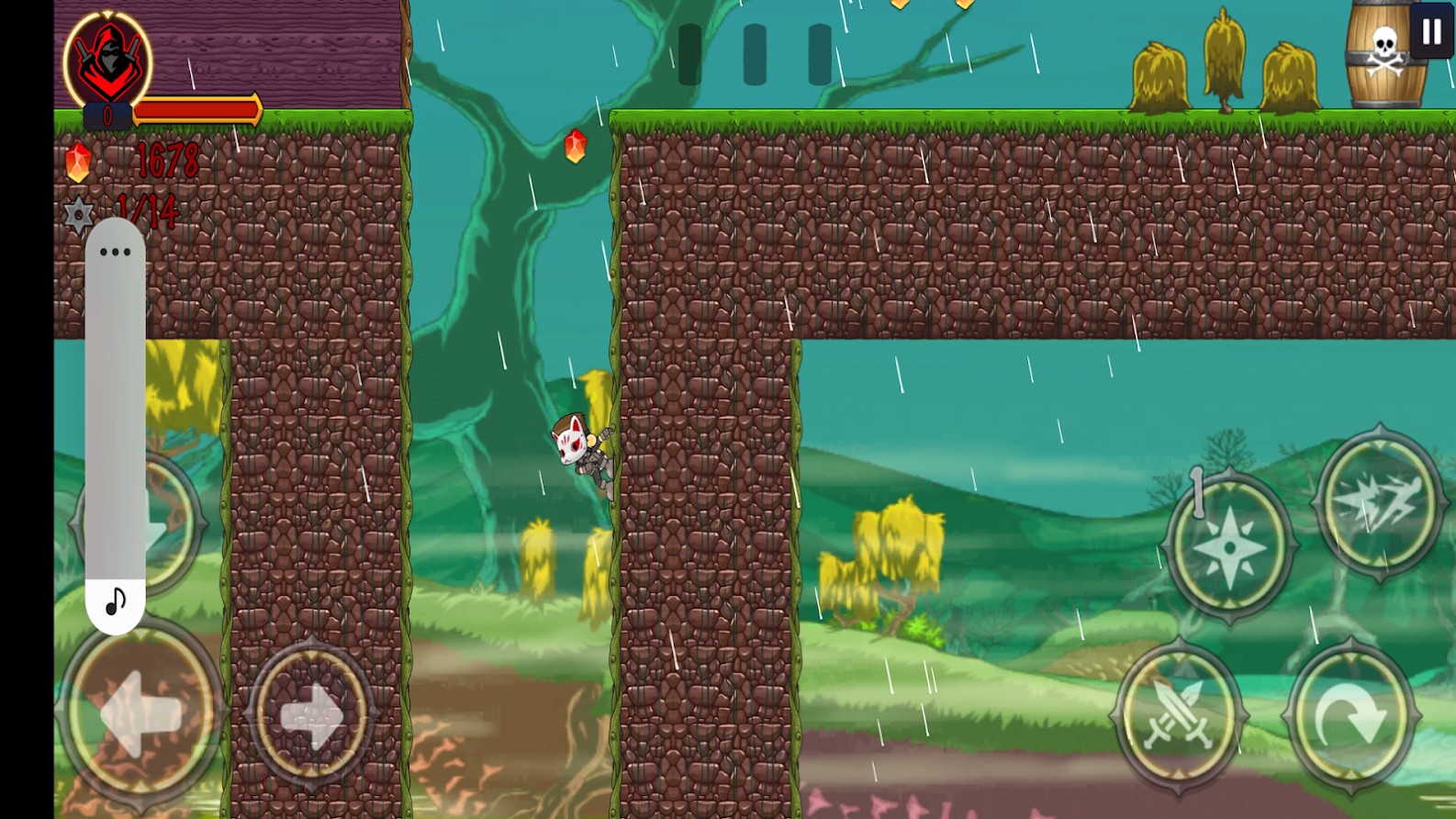Pause the game
1456x819 pixels.
[x=1431, y=32]
